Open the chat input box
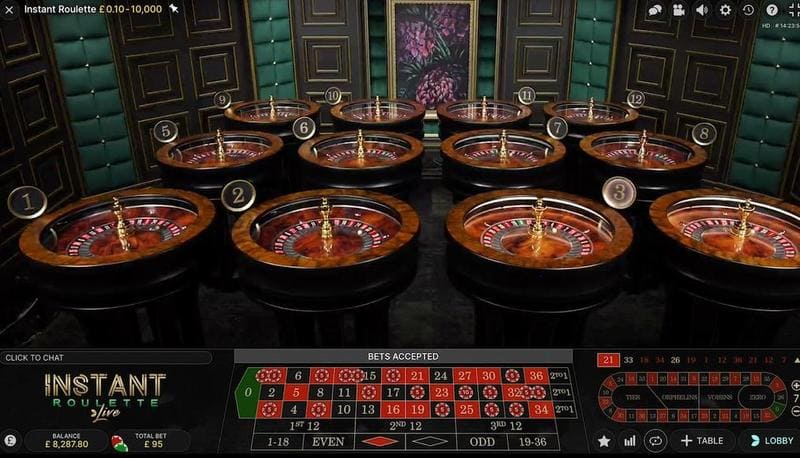This screenshot has width=800, height=458. click(105, 357)
